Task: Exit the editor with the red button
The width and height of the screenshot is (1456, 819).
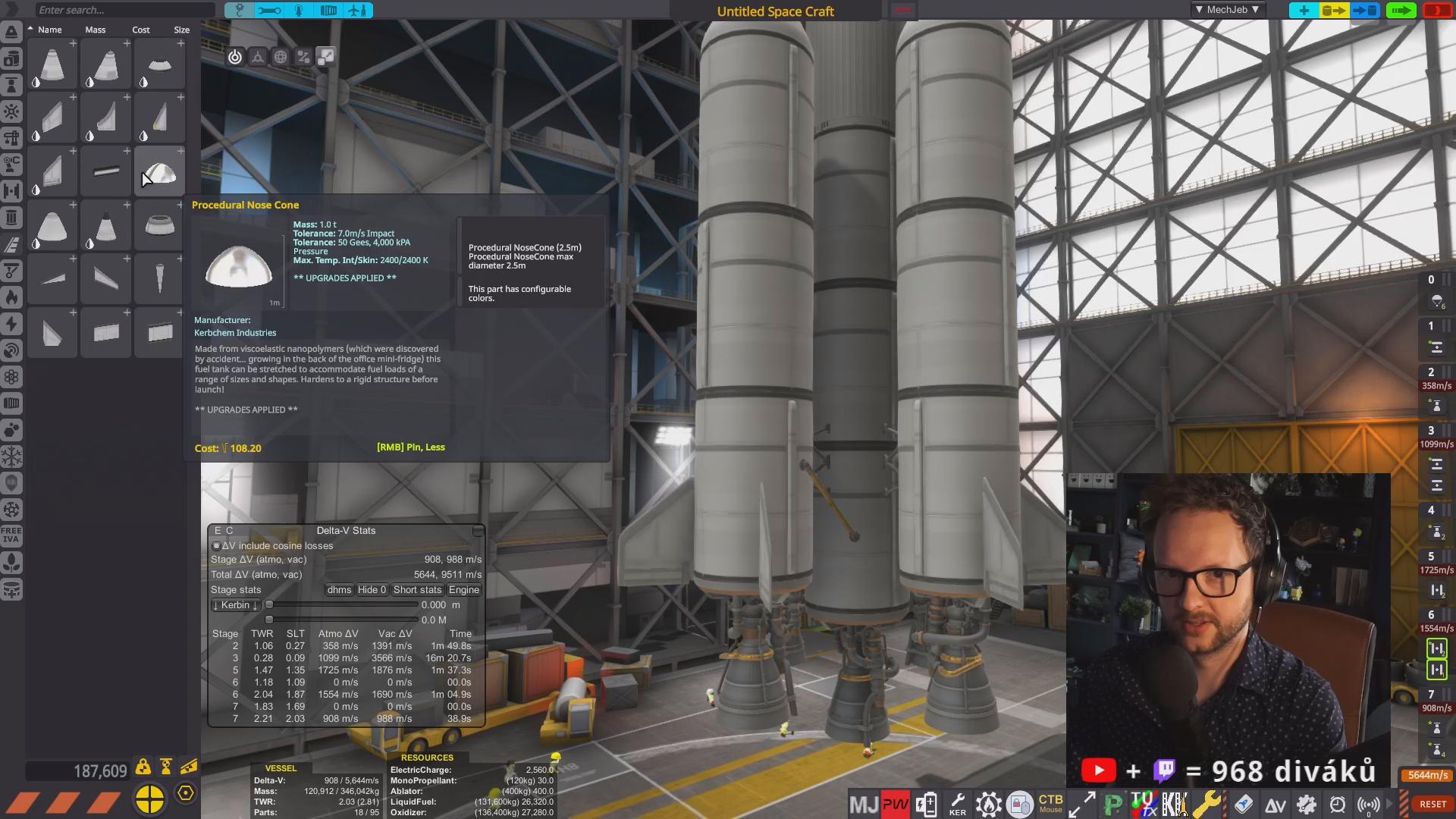Action: point(1437,11)
